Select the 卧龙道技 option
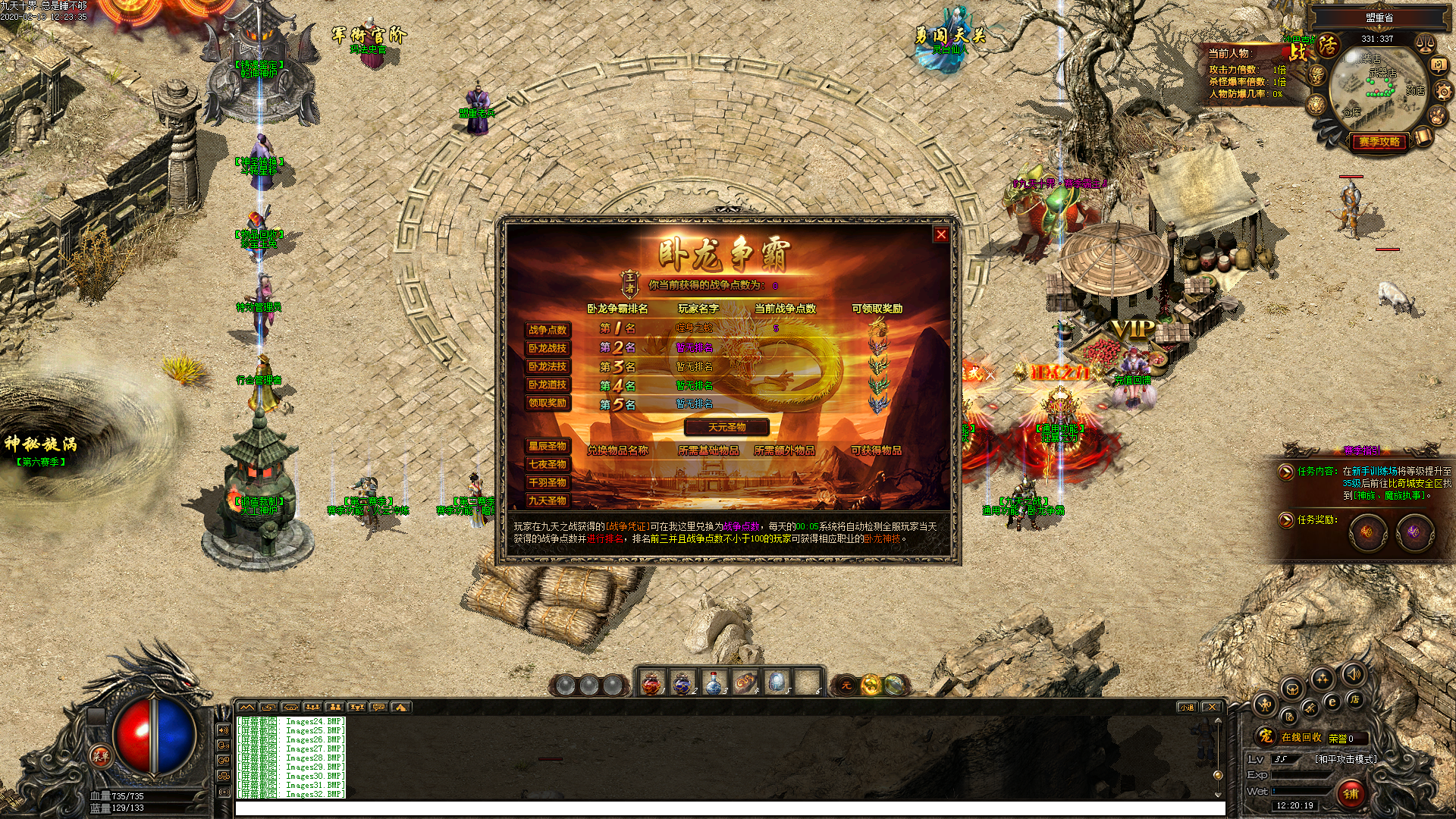1456x819 pixels. [548, 384]
